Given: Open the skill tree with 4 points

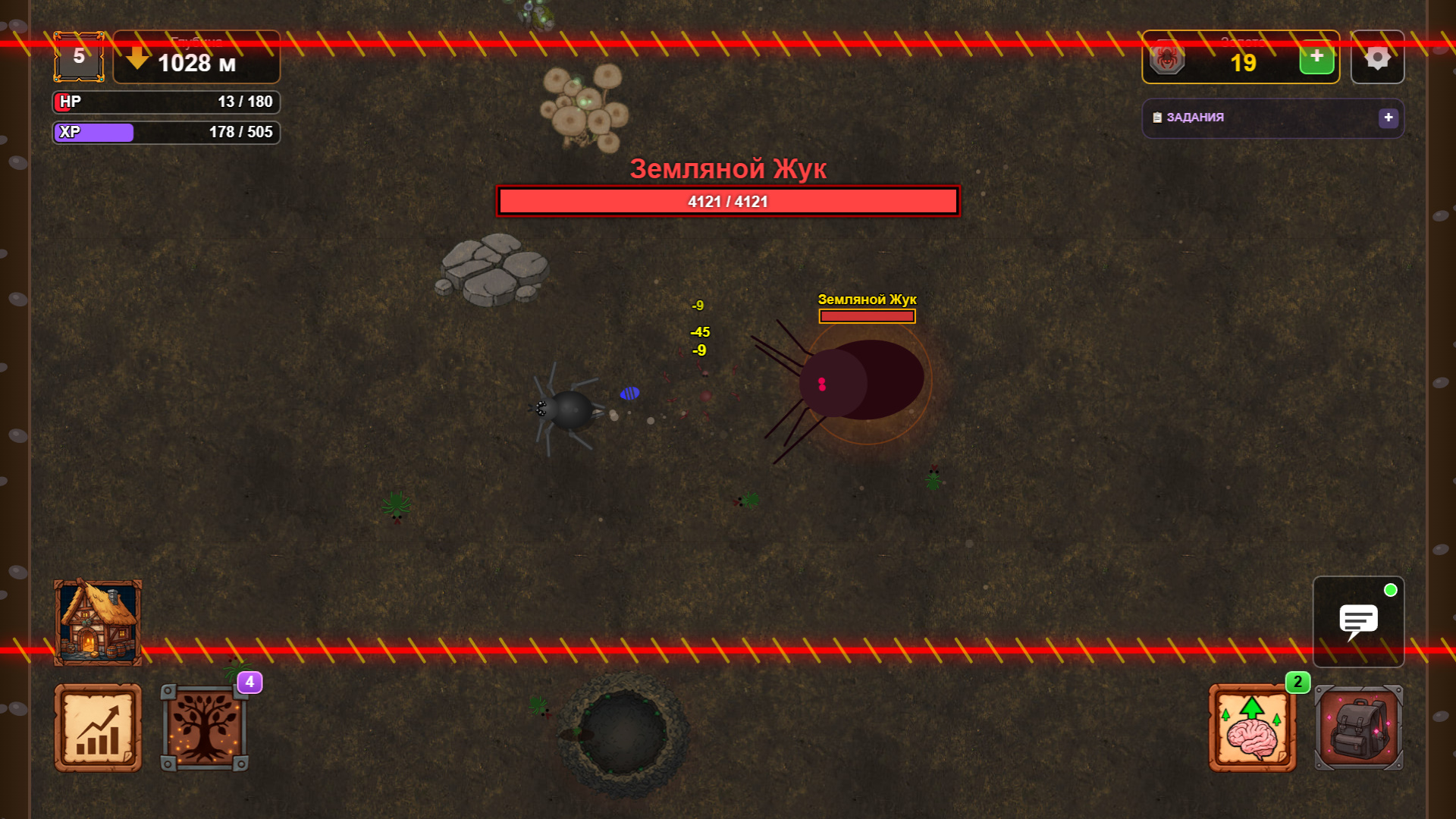Looking at the screenshot, I should (205, 726).
